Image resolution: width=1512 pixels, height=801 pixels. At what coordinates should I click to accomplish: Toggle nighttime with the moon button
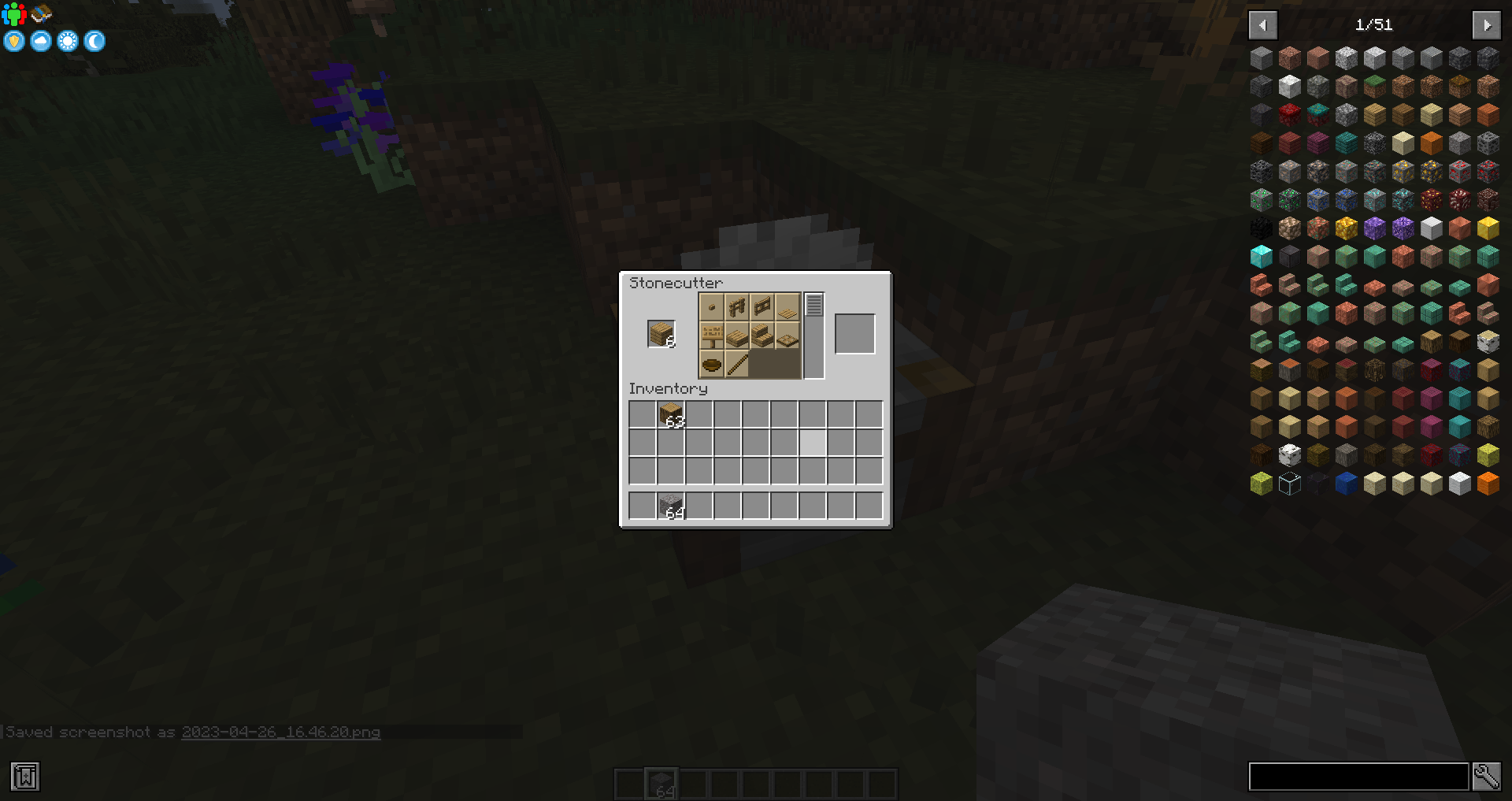(94, 41)
